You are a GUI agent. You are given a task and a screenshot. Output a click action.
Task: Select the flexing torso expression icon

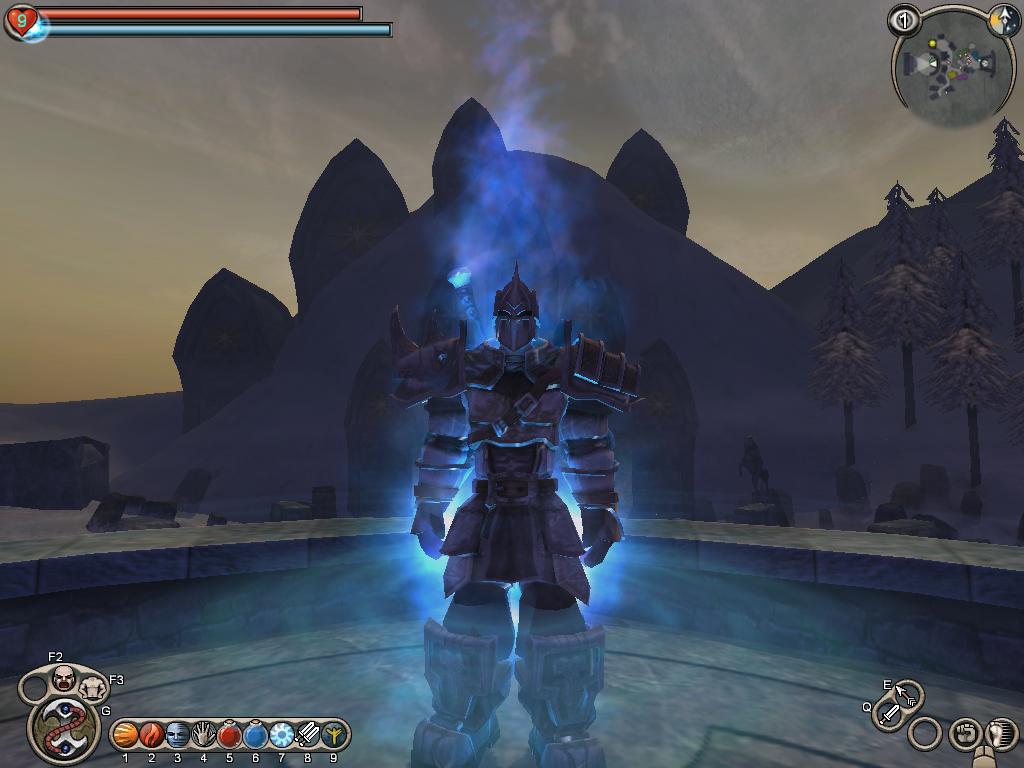tap(93, 687)
